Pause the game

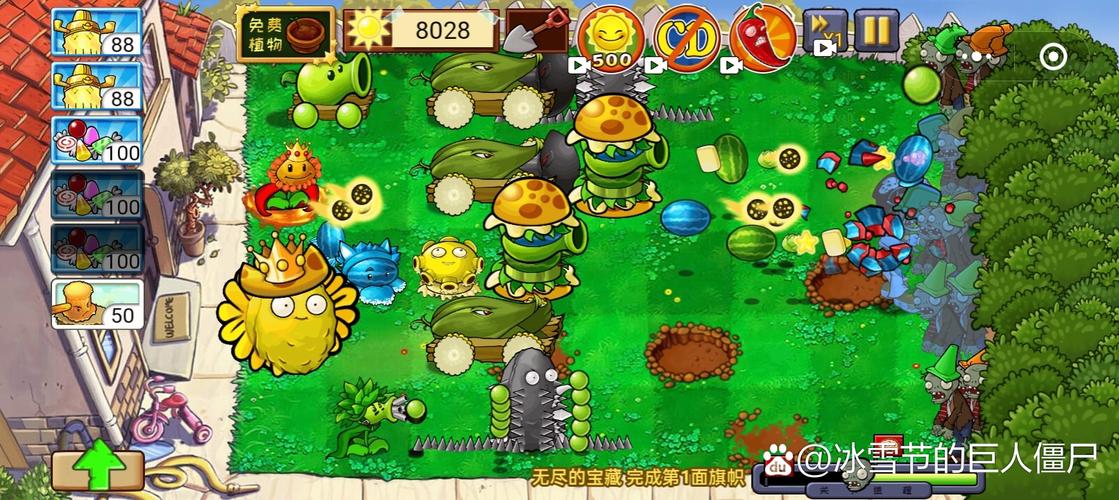(876, 30)
